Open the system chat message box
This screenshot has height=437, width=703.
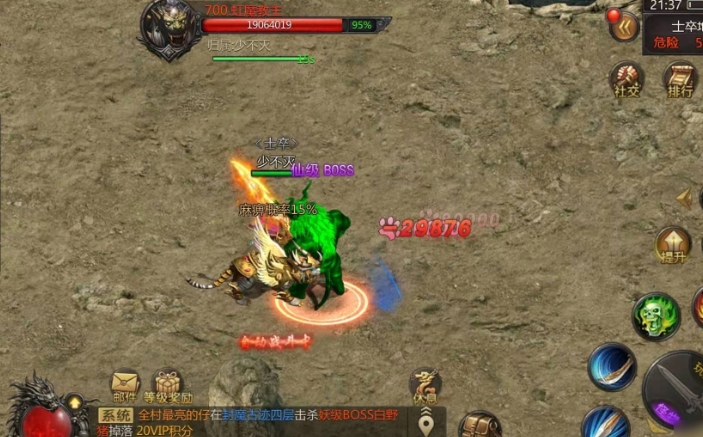(250, 421)
